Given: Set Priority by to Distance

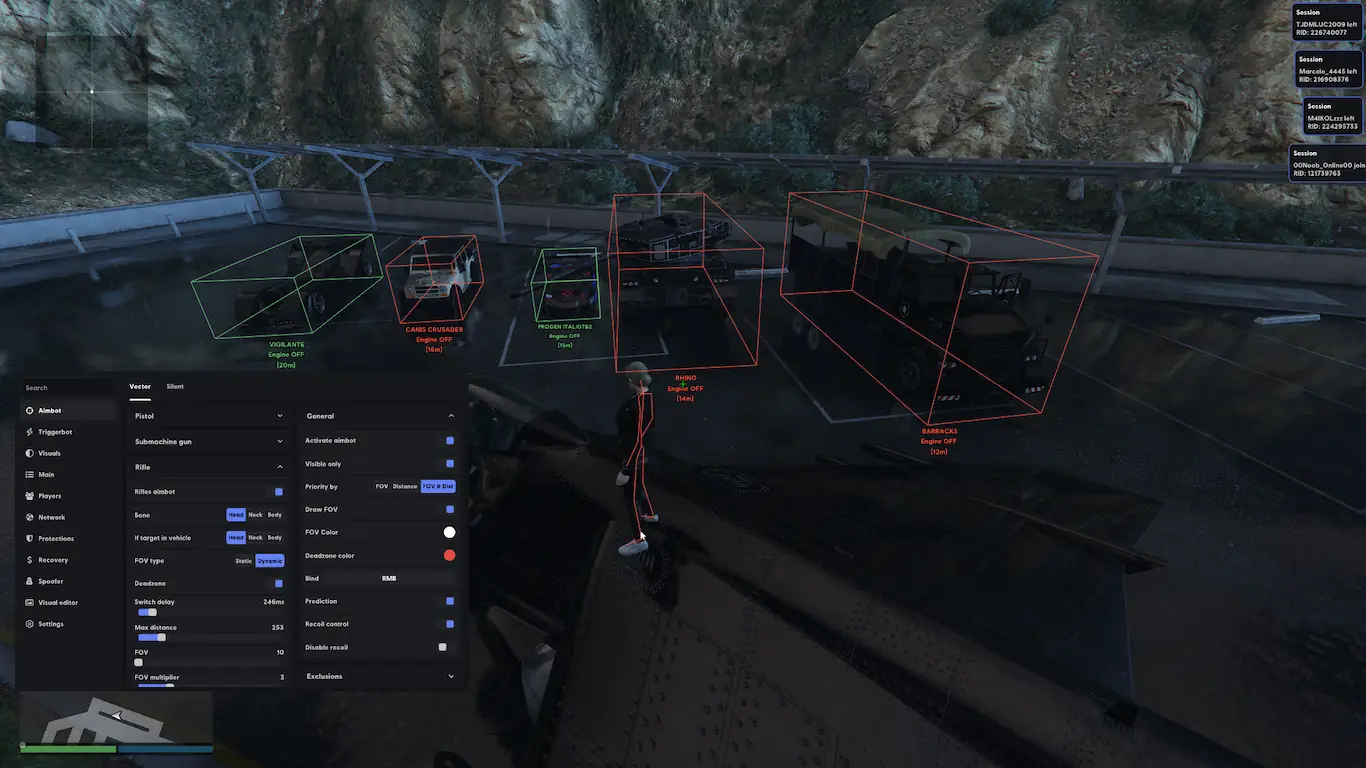Looking at the screenshot, I should click(x=405, y=487).
